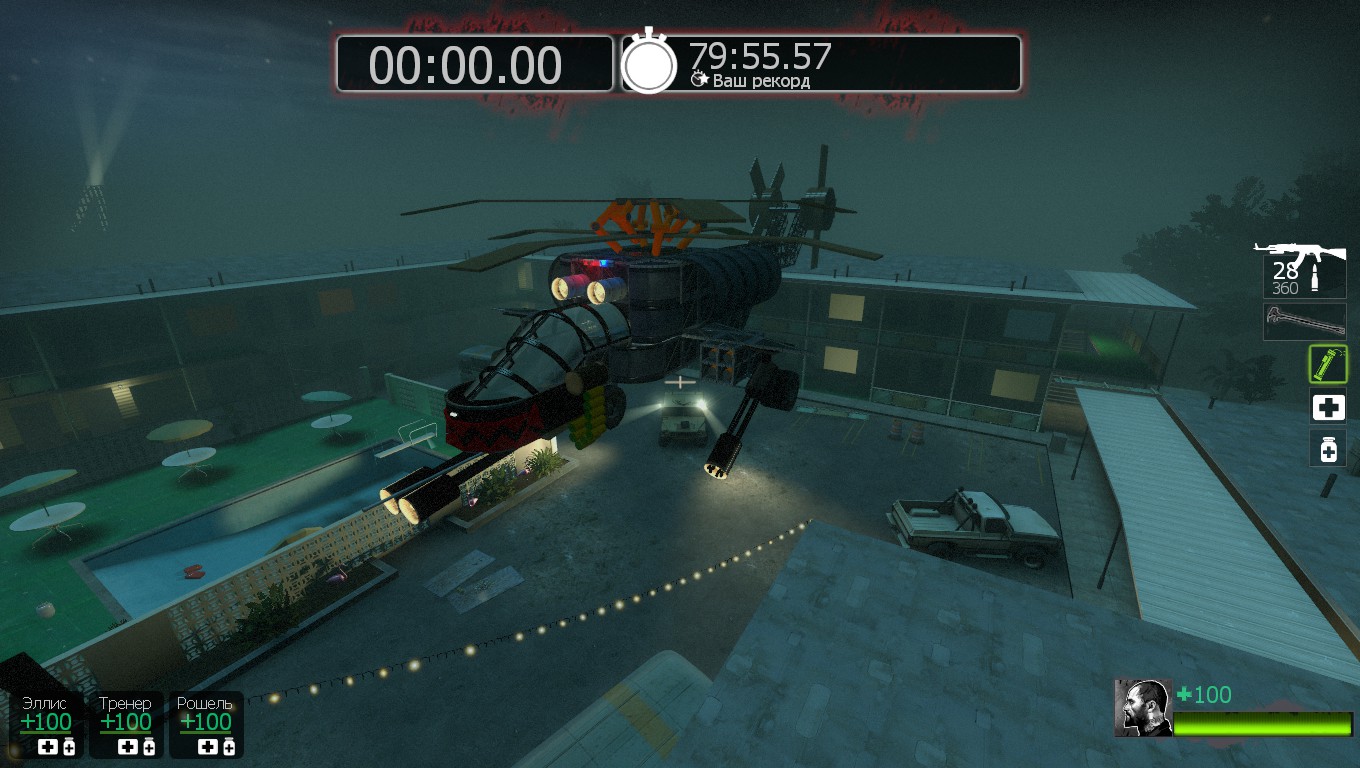Click the bearded survivor portrait
This screenshot has height=768, width=1360.
coord(1143,708)
